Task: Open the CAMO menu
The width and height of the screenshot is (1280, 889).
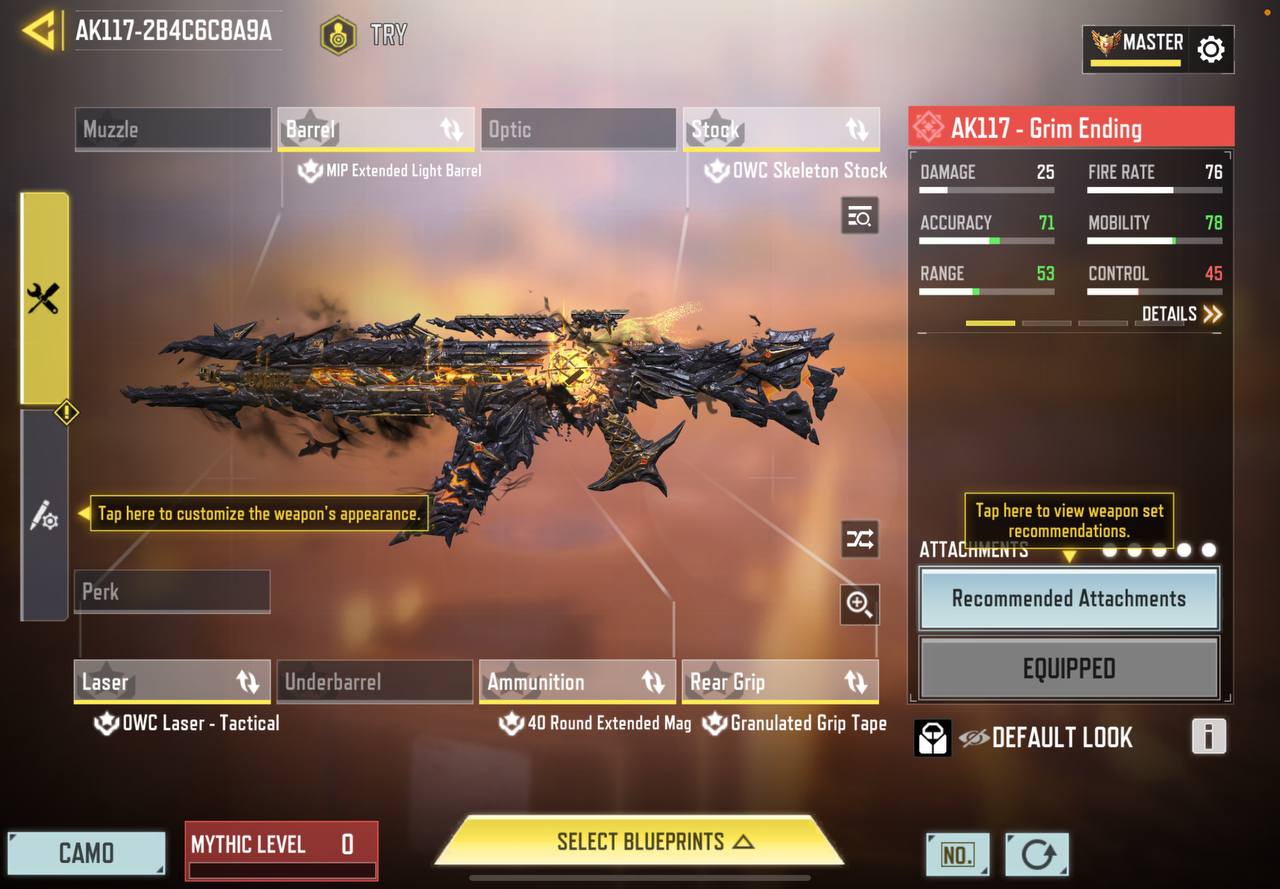Action: pyautogui.click(x=86, y=853)
